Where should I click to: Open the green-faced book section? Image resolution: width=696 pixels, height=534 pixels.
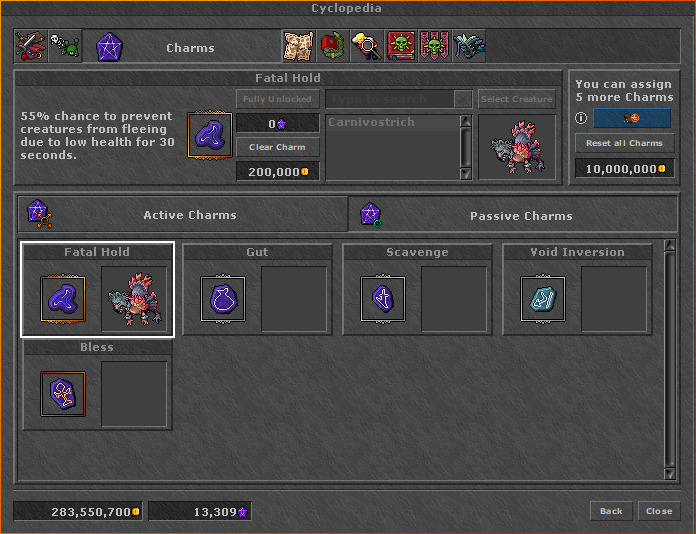point(401,46)
